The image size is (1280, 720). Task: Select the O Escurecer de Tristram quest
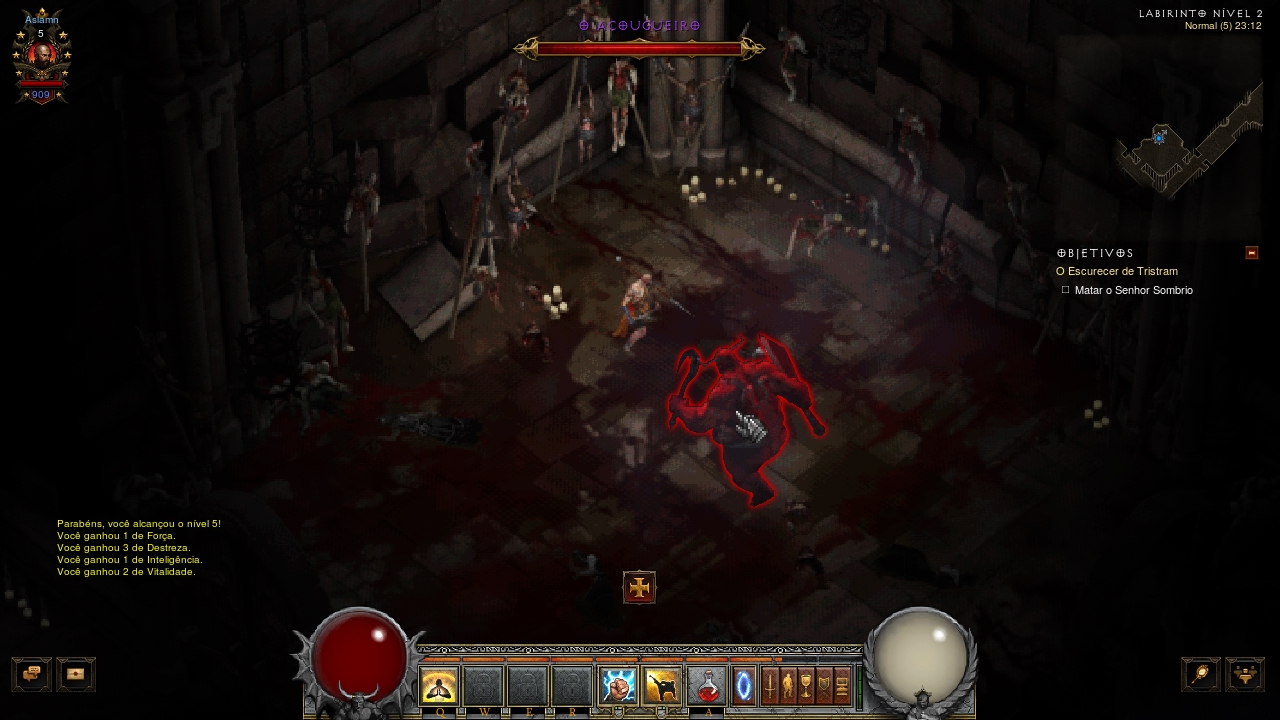pos(1117,271)
